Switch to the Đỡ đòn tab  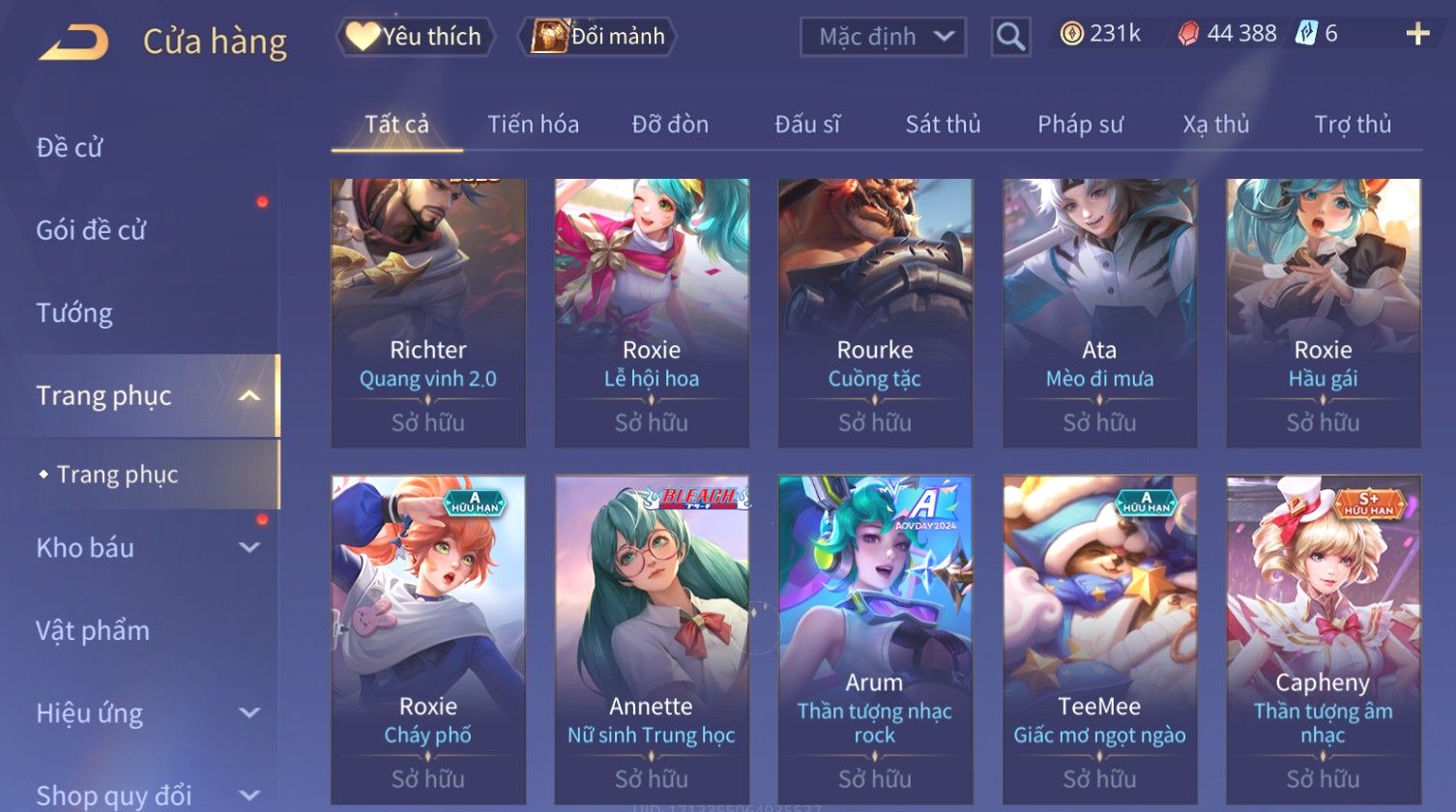(670, 125)
